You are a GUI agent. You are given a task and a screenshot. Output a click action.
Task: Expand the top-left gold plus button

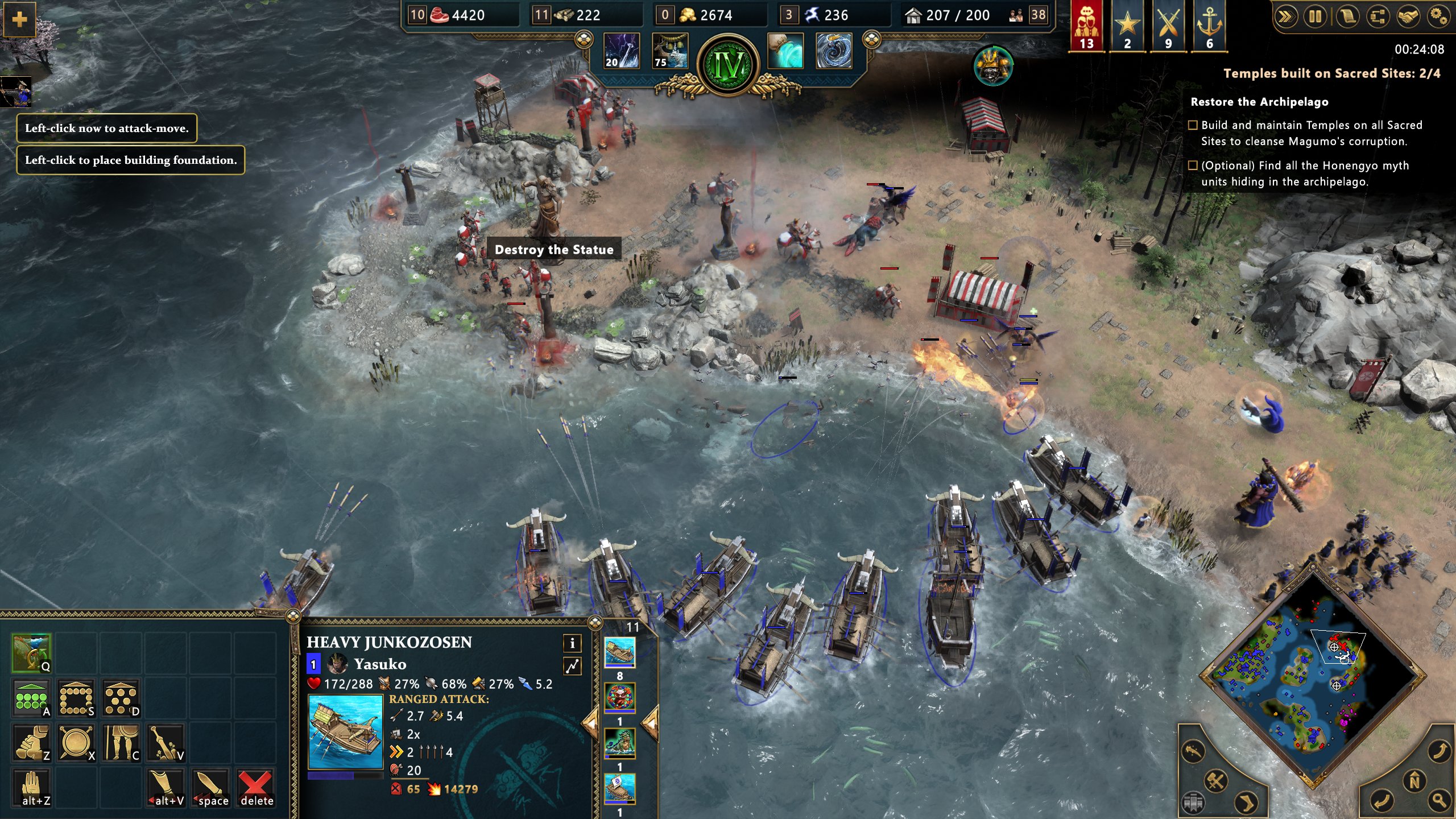tap(19, 19)
